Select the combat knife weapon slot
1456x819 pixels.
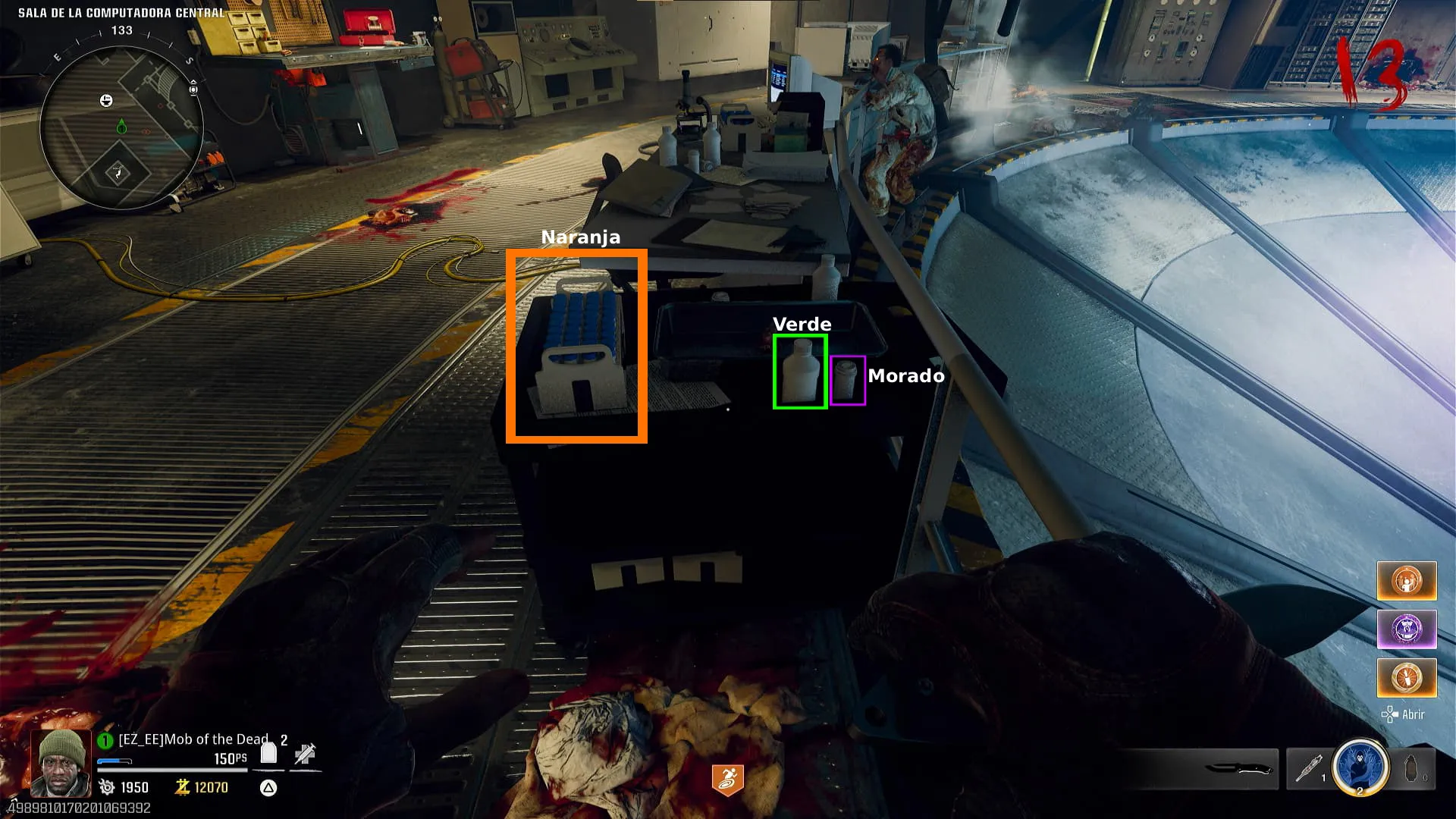tap(1238, 769)
